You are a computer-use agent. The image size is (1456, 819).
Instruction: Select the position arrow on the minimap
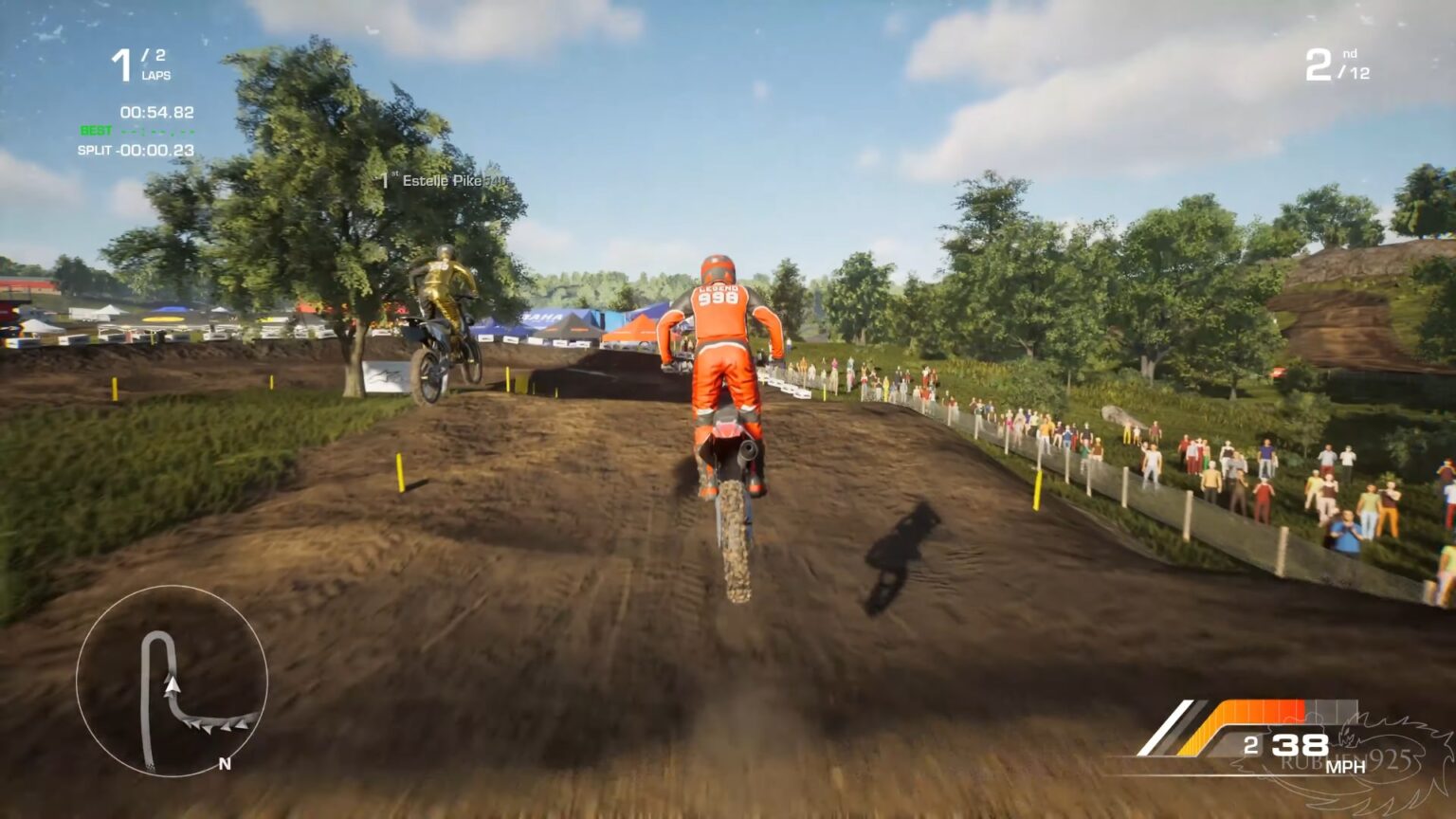tap(173, 682)
